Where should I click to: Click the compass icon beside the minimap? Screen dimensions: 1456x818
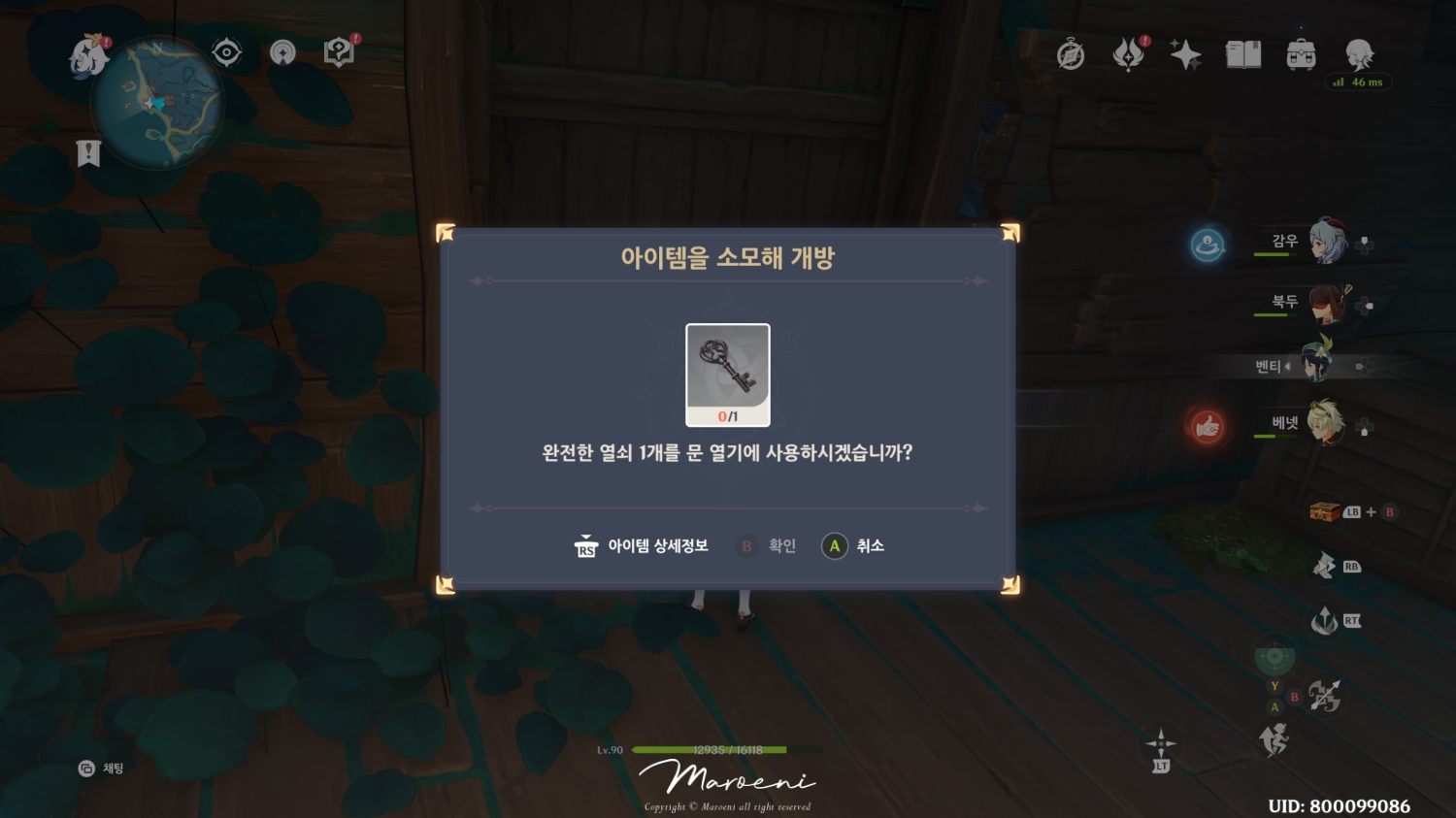tap(225, 51)
